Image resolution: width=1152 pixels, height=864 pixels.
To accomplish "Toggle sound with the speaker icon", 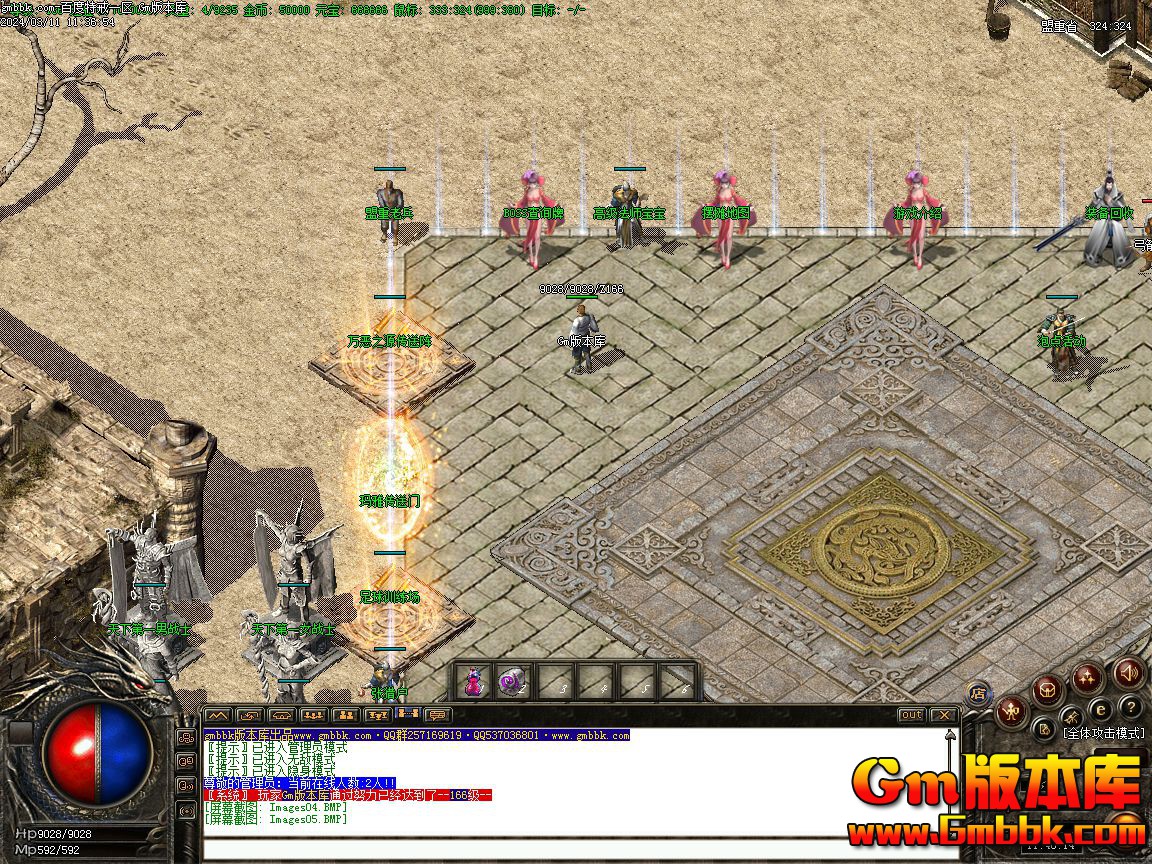I will click(x=1128, y=673).
